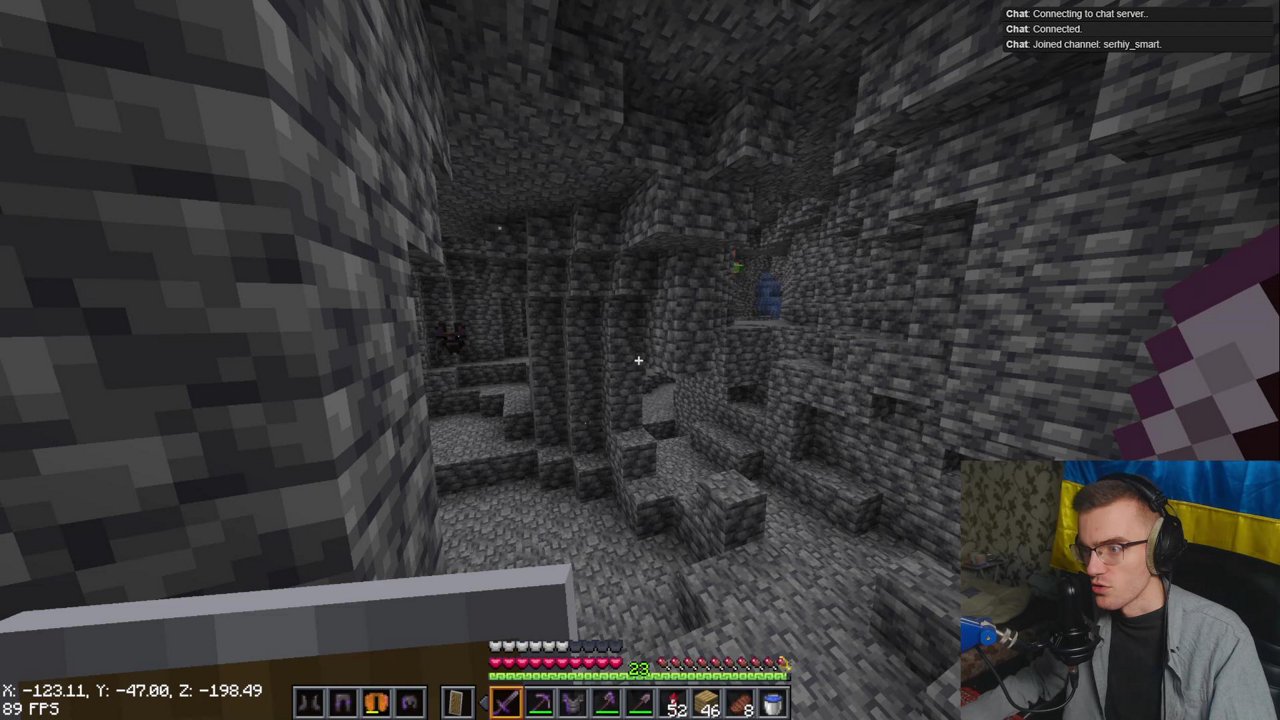Click the 89 FPS counter text
The image size is (1280, 720).
(x=30, y=708)
